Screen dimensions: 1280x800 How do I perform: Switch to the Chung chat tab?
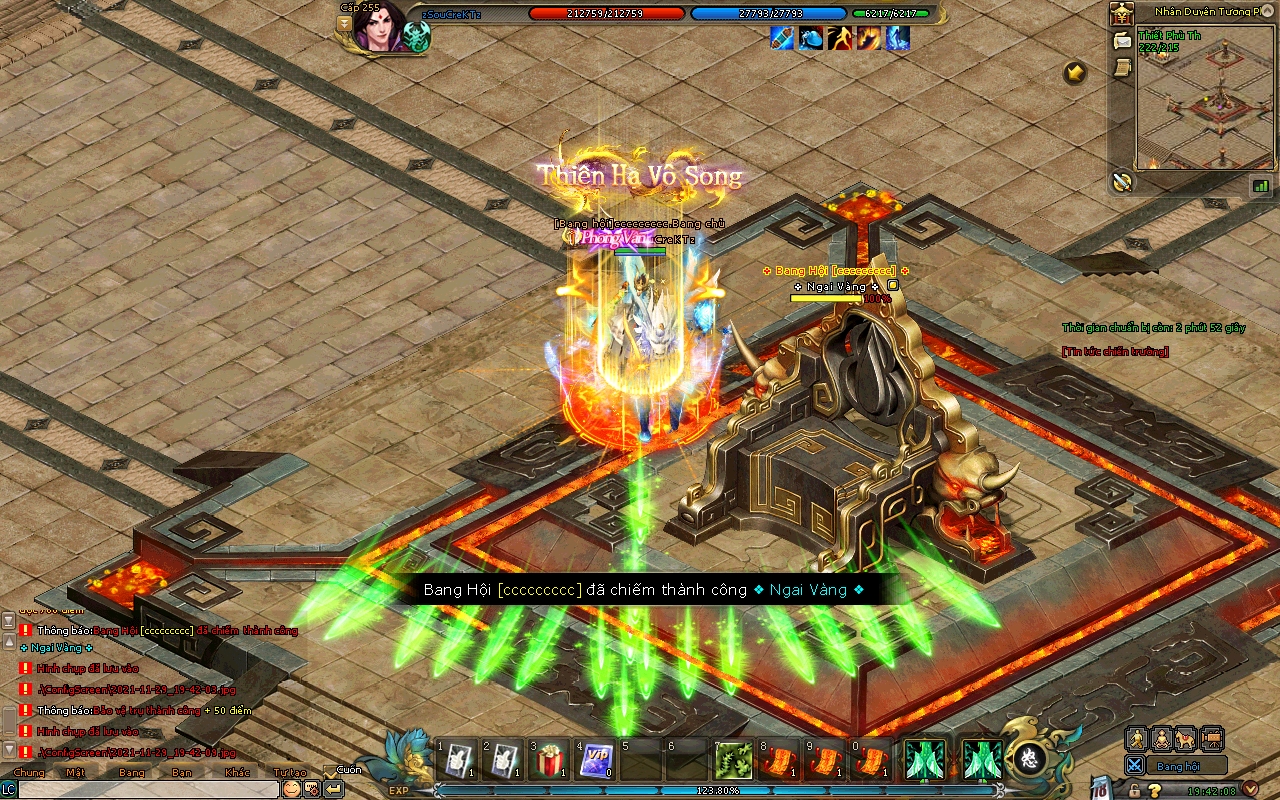coord(29,772)
